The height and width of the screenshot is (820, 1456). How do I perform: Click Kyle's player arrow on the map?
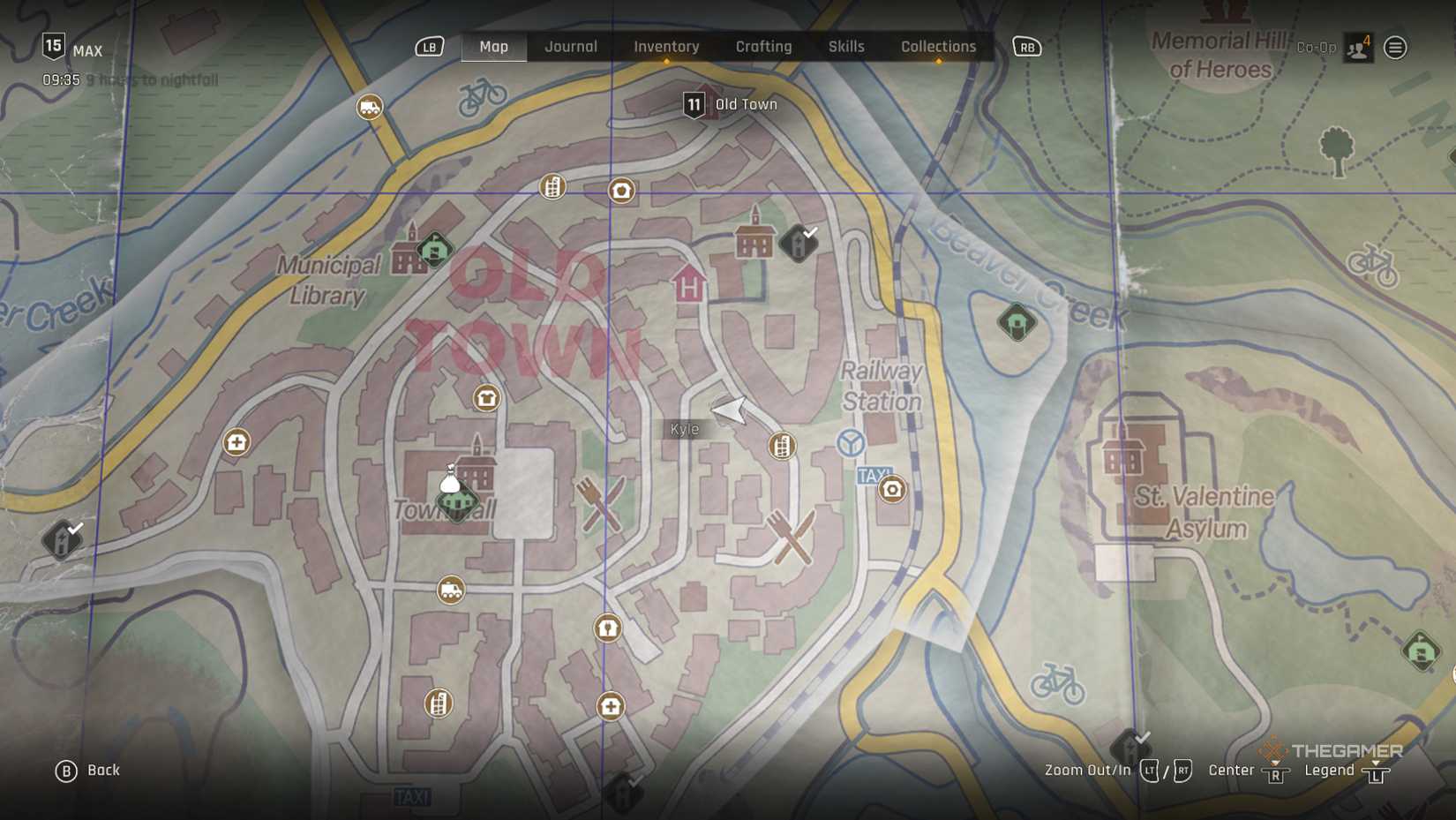click(730, 410)
